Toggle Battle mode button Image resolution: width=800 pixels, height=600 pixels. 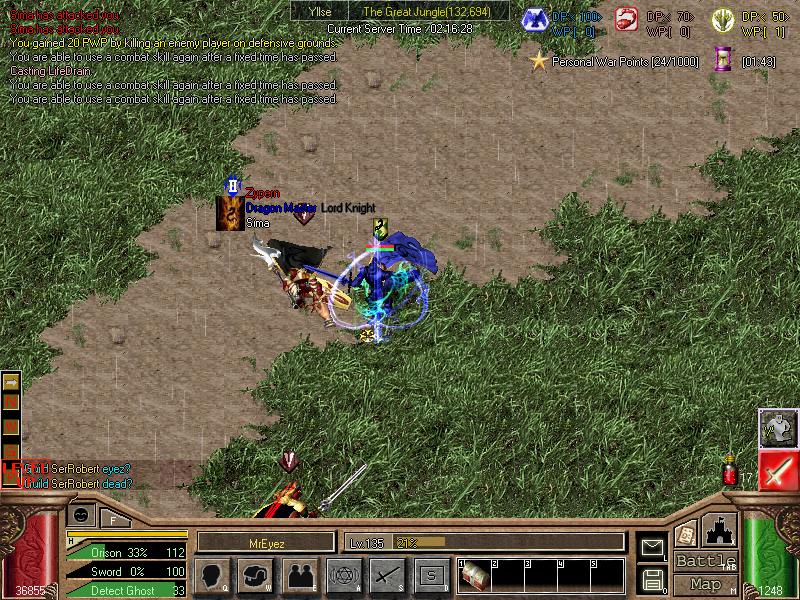706,560
